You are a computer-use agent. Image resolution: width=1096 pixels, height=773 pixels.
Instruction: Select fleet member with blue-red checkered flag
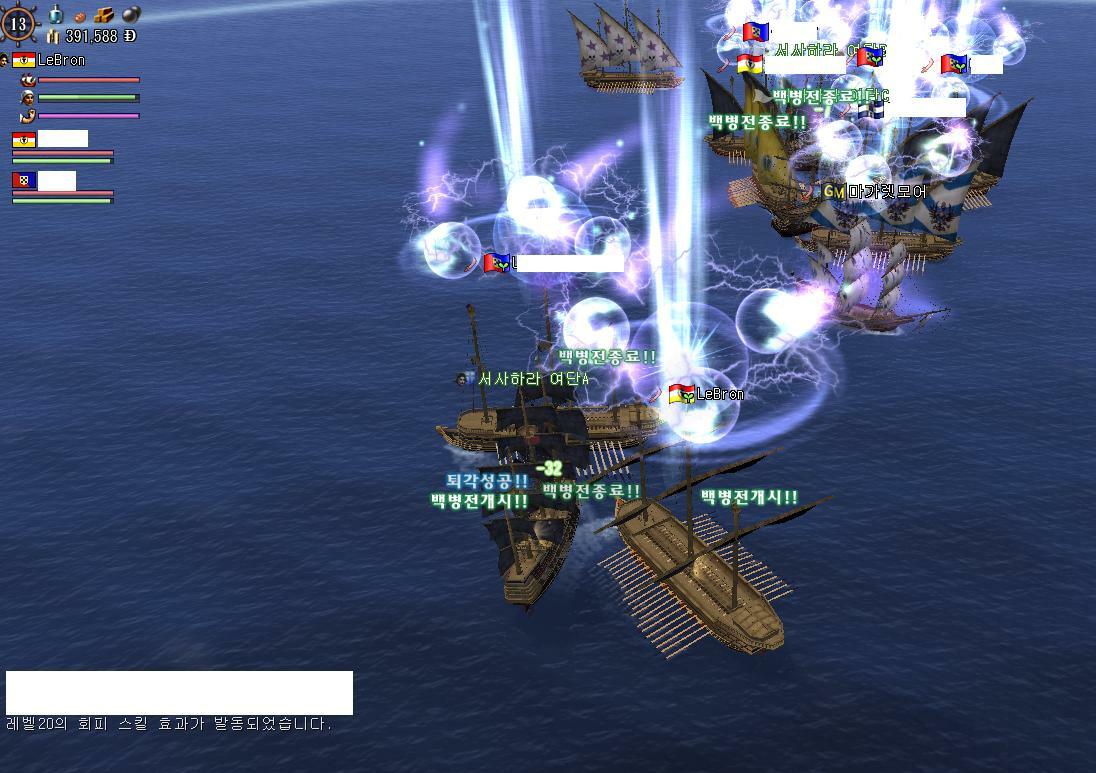(x=24, y=181)
